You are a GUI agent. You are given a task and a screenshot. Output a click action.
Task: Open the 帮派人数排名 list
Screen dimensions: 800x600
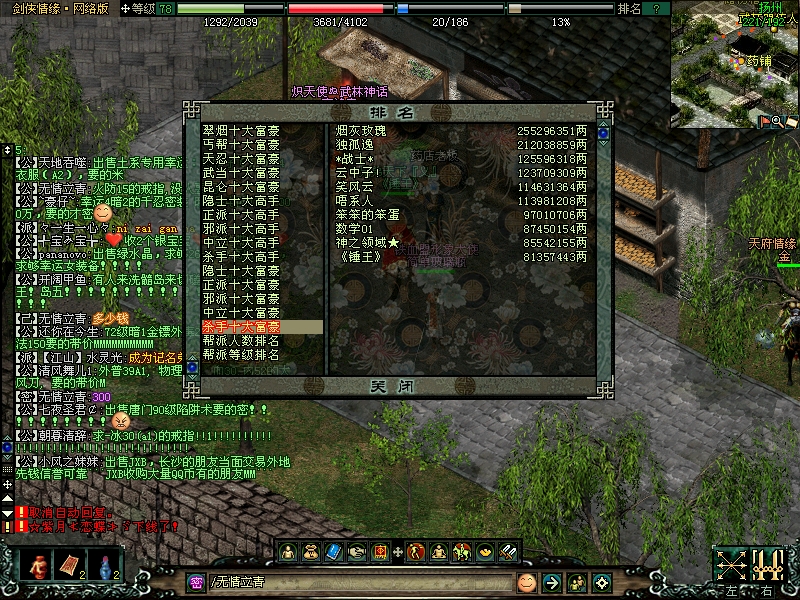point(241,341)
